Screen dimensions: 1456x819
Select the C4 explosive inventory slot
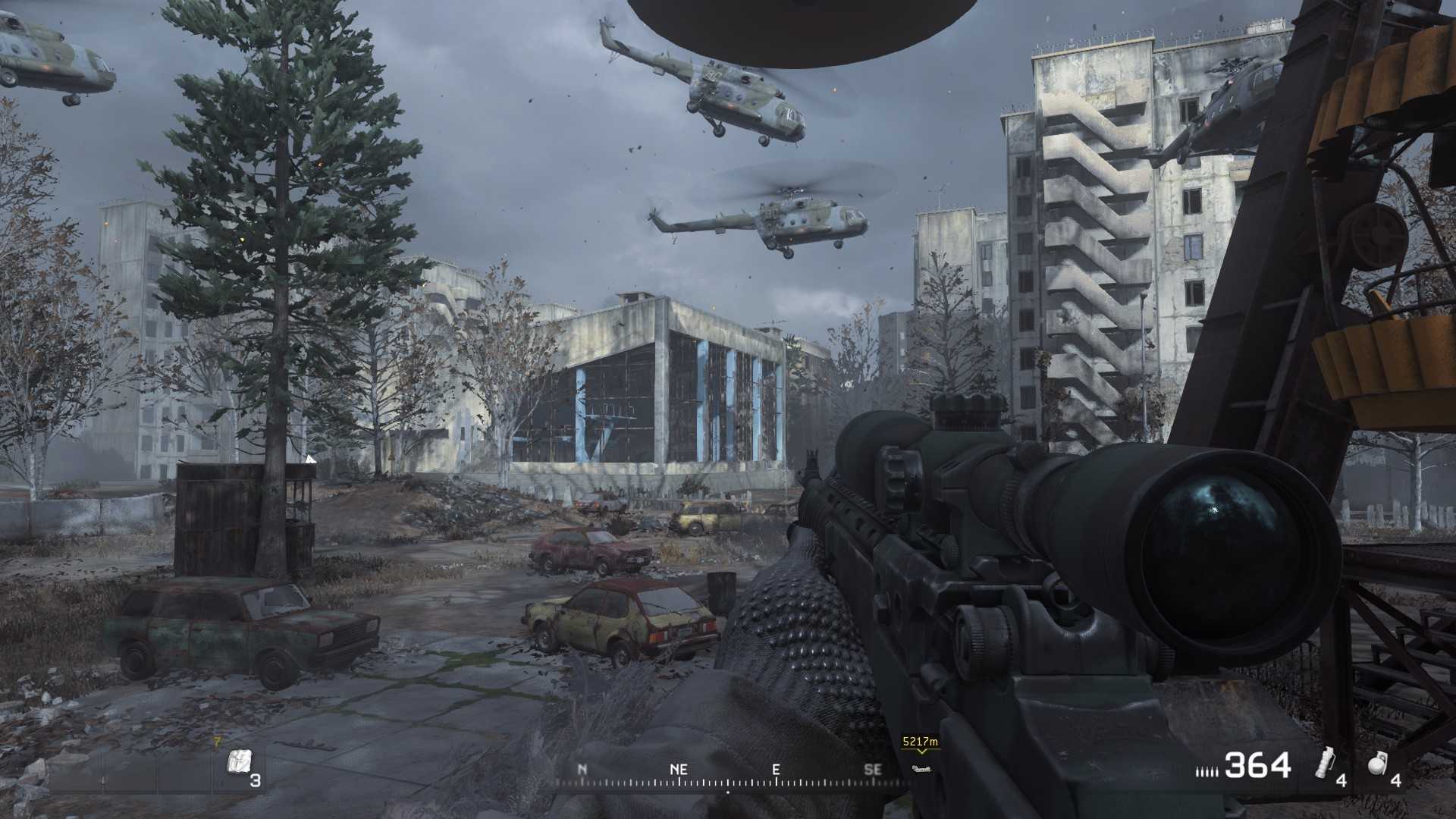[240, 763]
